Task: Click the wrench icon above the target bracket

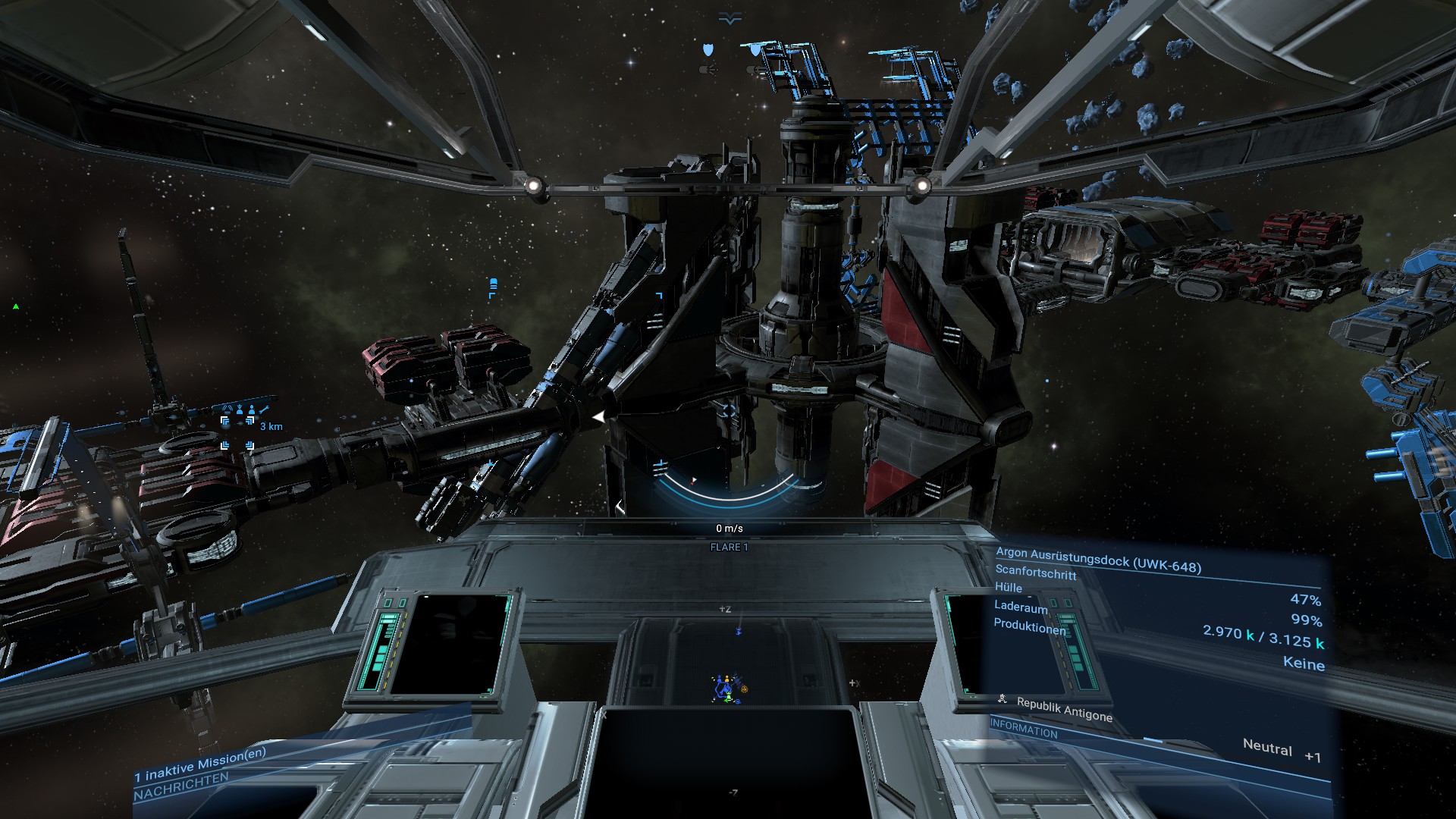Action: [x=264, y=410]
